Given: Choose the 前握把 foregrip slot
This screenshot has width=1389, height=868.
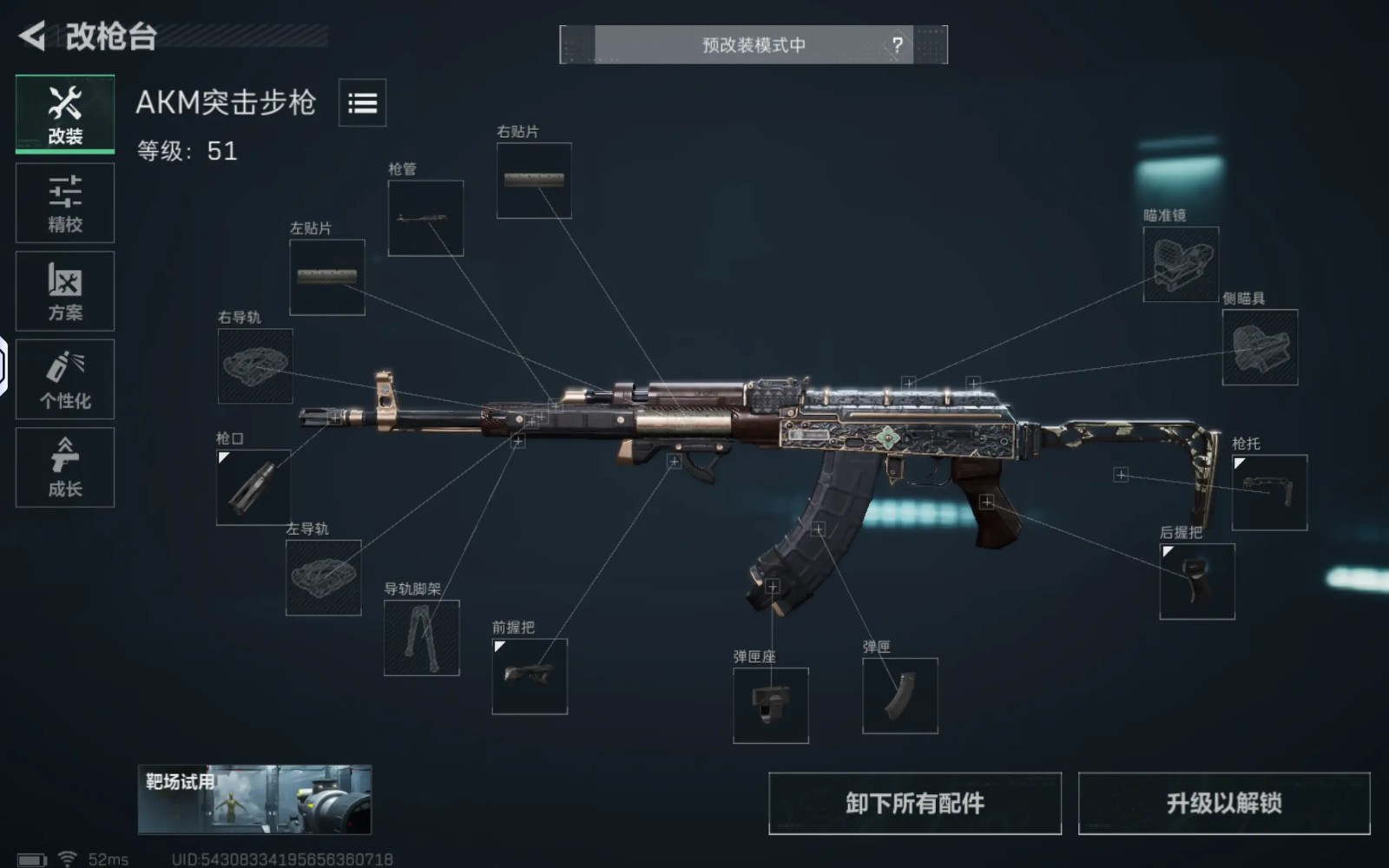Looking at the screenshot, I should pyautogui.click(x=530, y=676).
